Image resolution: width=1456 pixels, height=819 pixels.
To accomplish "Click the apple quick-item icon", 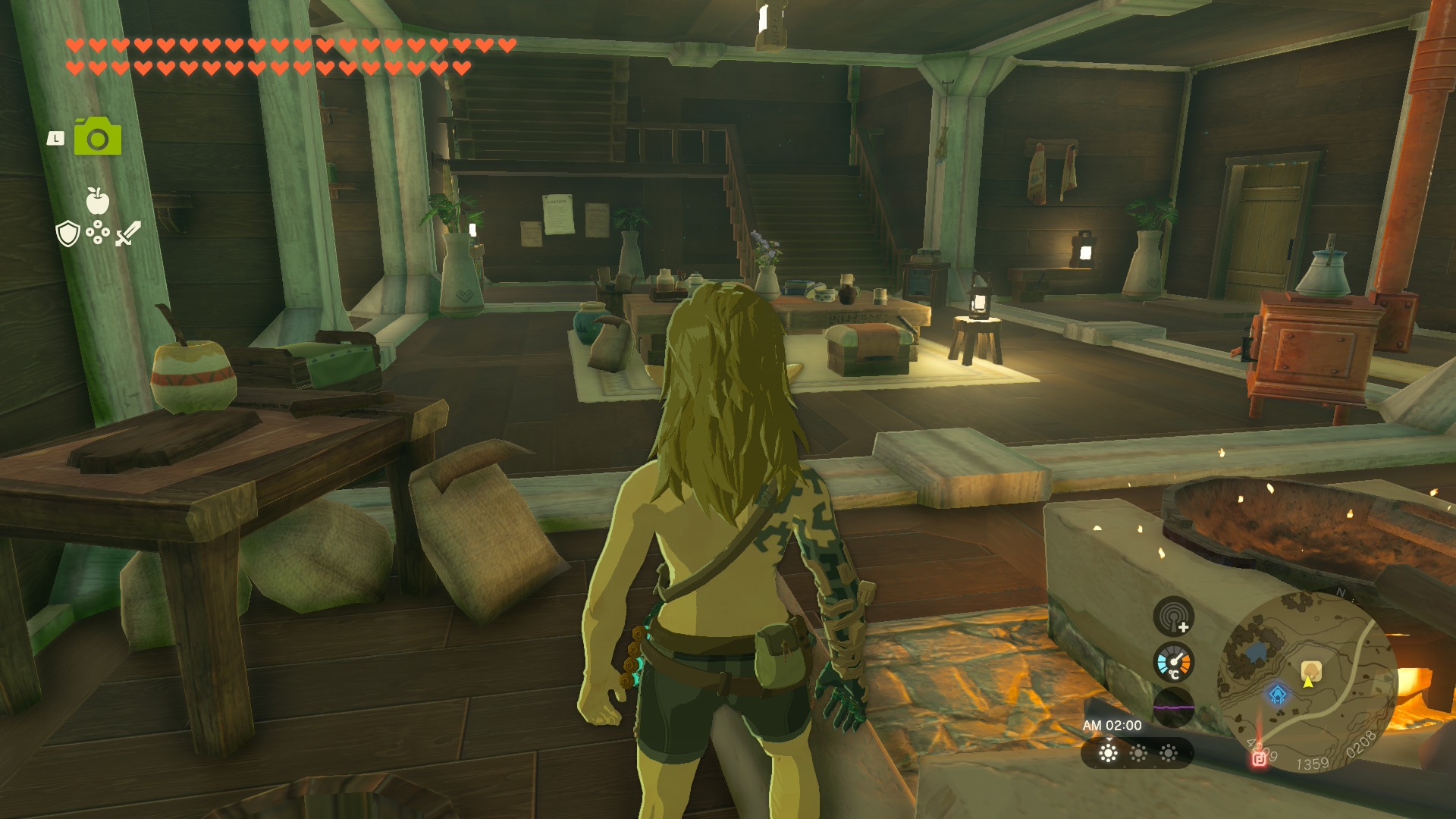I will tap(97, 201).
